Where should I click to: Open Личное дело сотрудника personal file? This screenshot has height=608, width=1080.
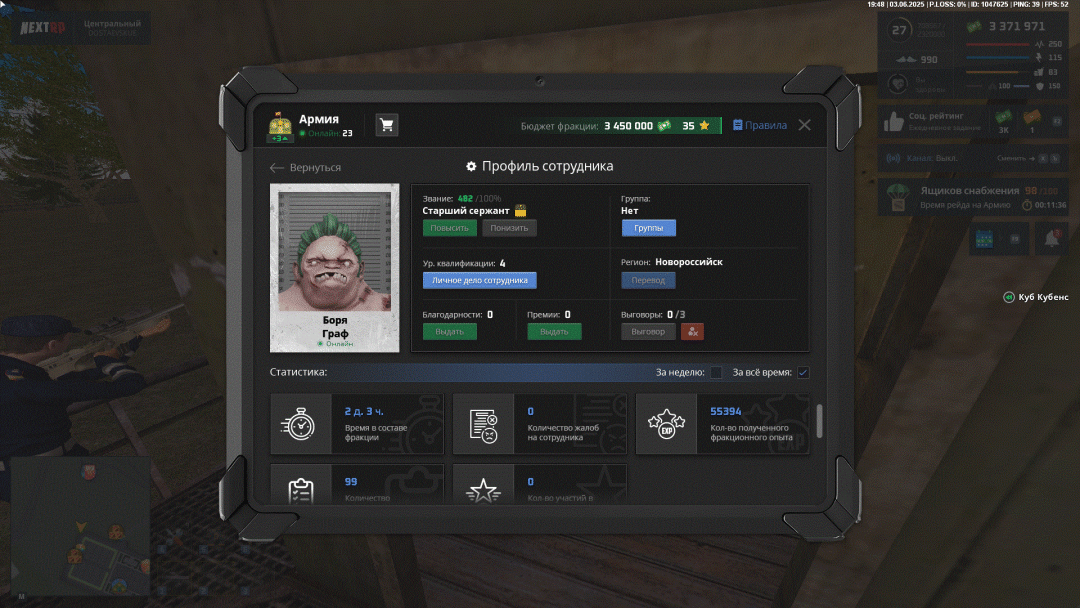coord(479,281)
